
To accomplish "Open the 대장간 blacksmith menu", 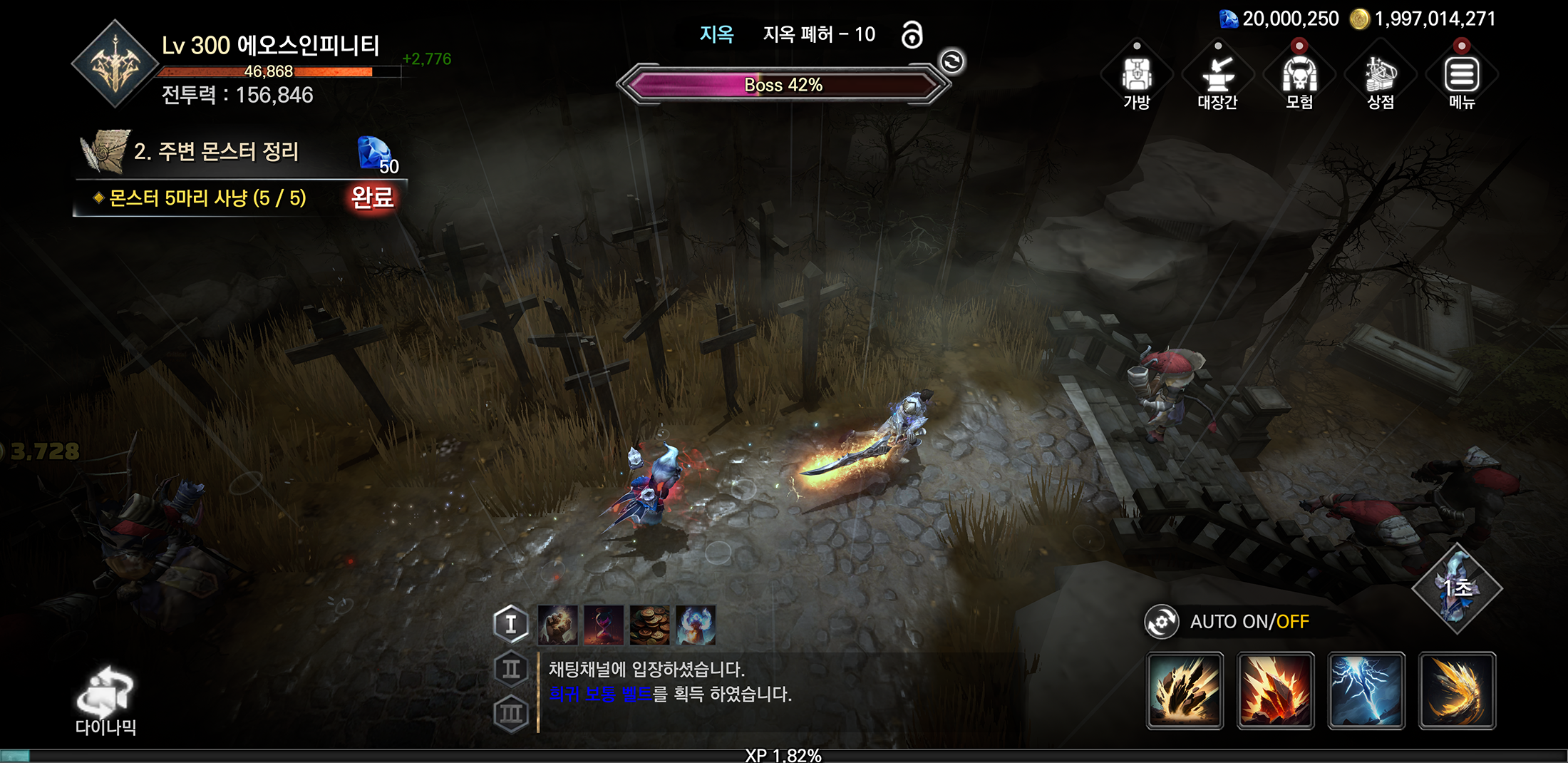I will [x=1217, y=78].
